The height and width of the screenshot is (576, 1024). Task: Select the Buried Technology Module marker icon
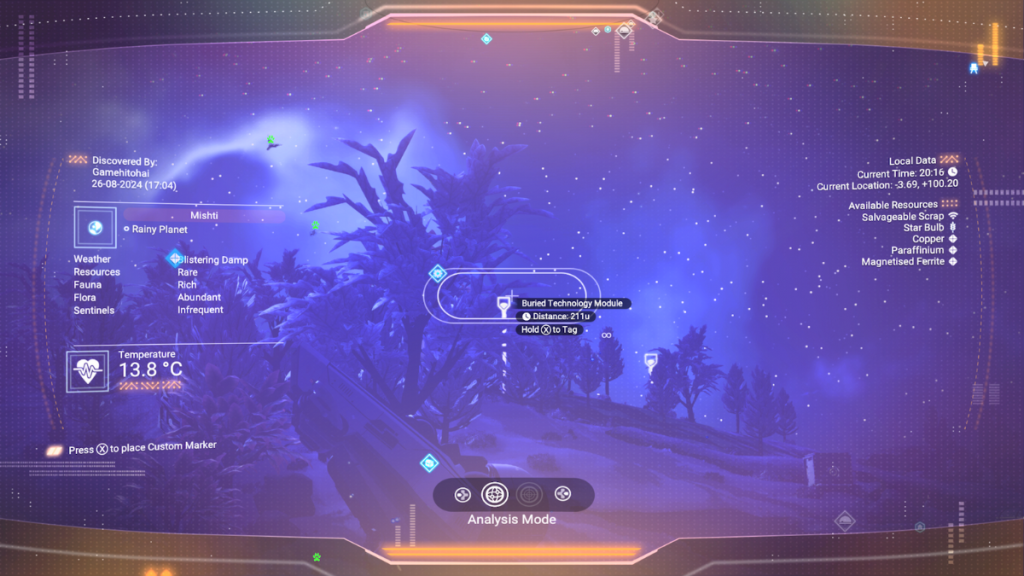coord(505,308)
